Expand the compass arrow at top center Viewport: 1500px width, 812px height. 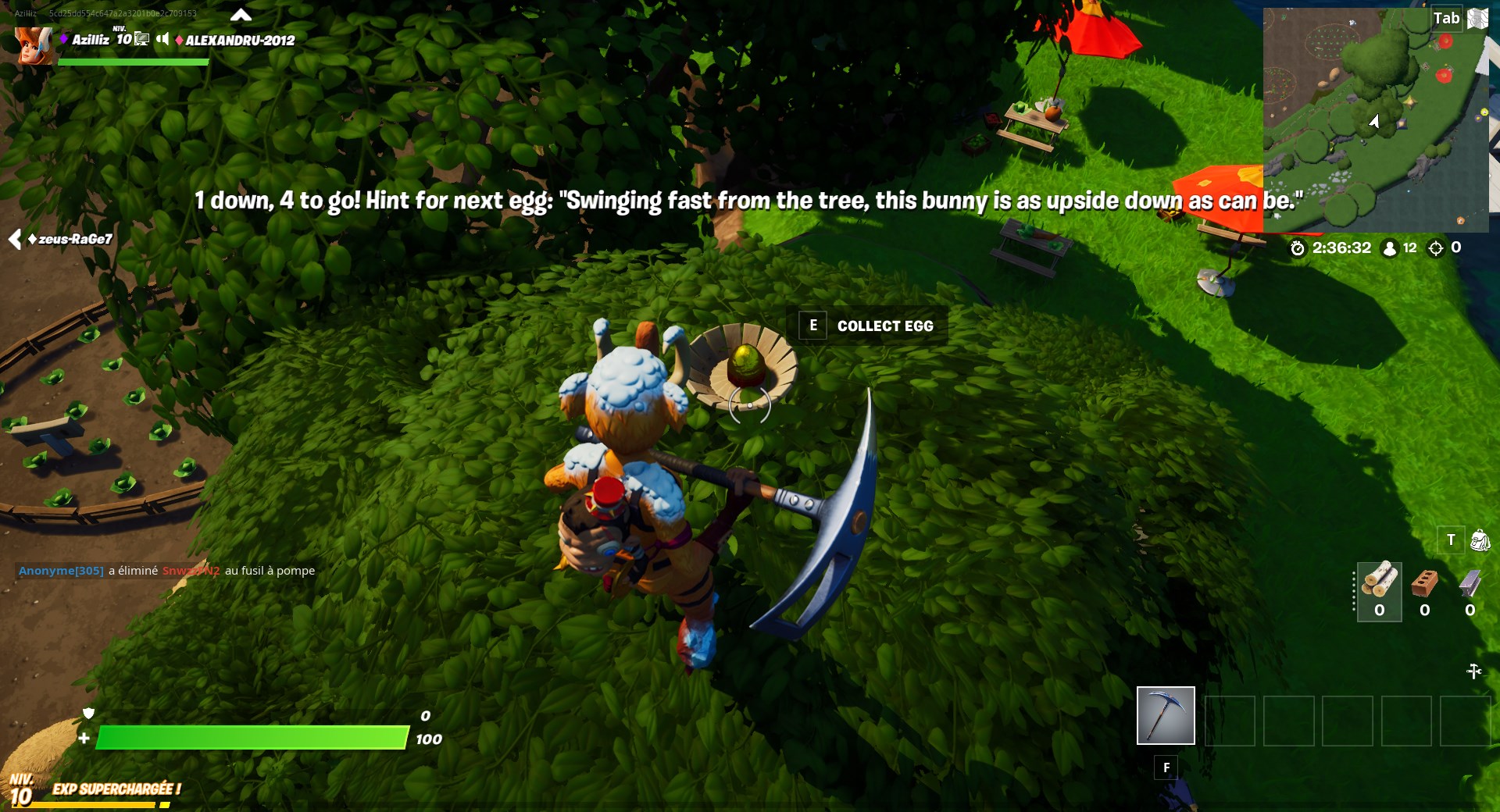click(x=242, y=14)
